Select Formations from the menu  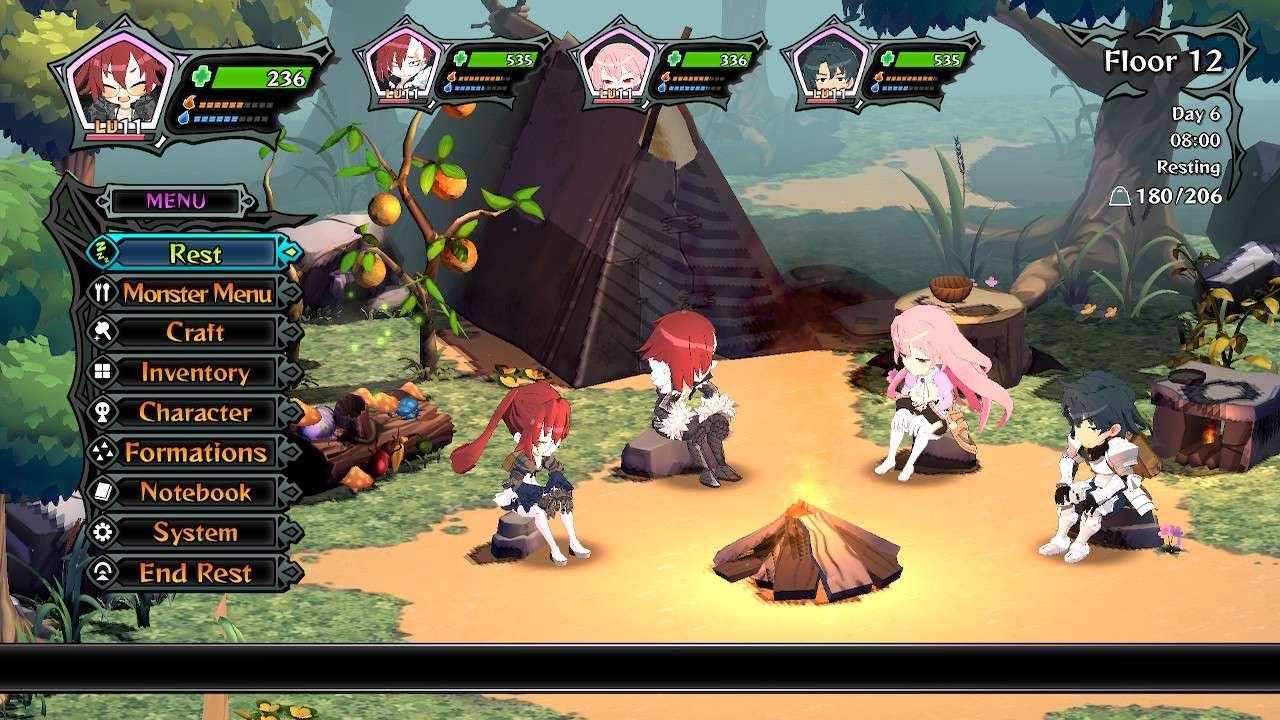tap(195, 452)
